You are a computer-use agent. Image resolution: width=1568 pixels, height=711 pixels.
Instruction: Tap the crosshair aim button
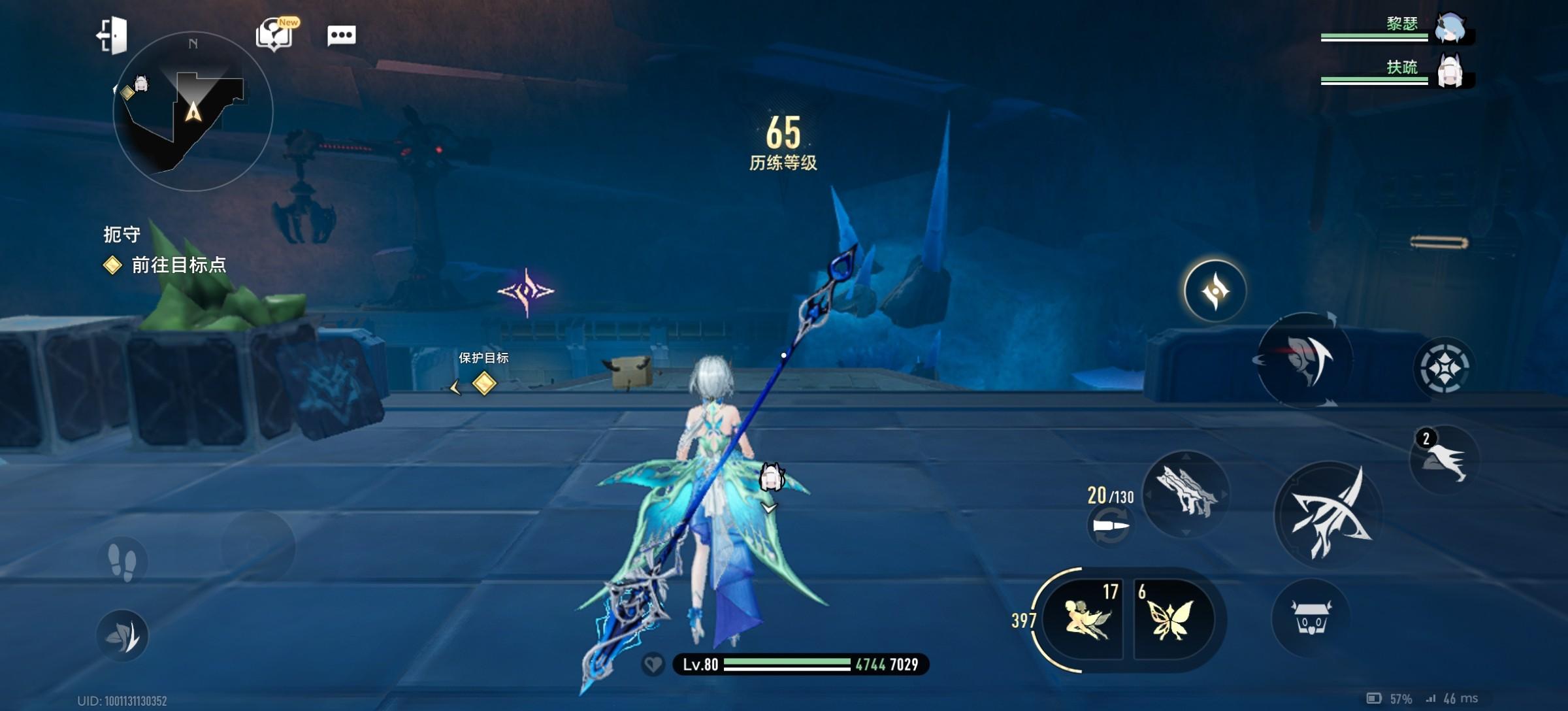(1444, 368)
